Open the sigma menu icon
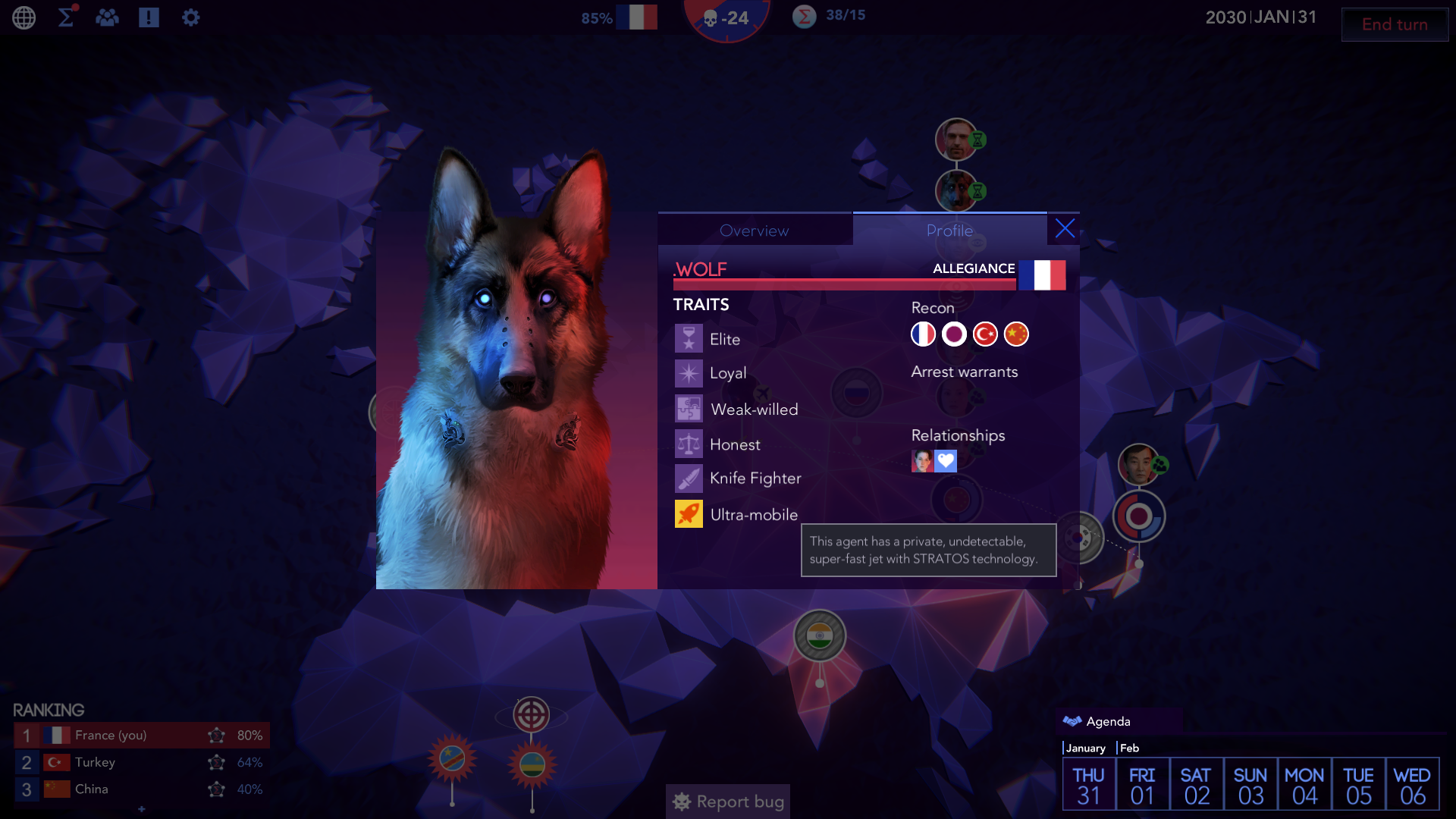Screen dimensions: 1456x819 pos(67,17)
